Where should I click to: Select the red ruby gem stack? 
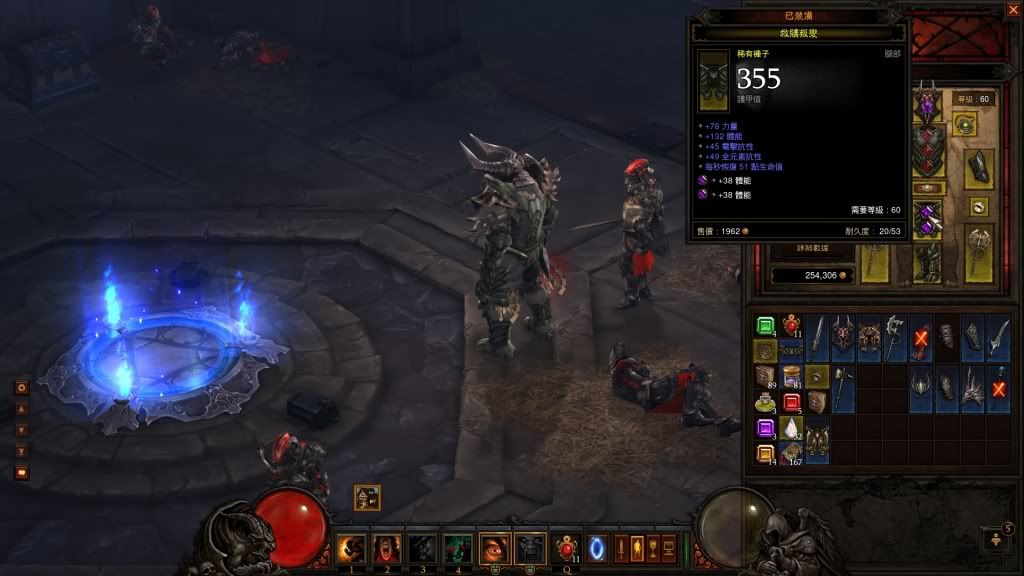791,403
